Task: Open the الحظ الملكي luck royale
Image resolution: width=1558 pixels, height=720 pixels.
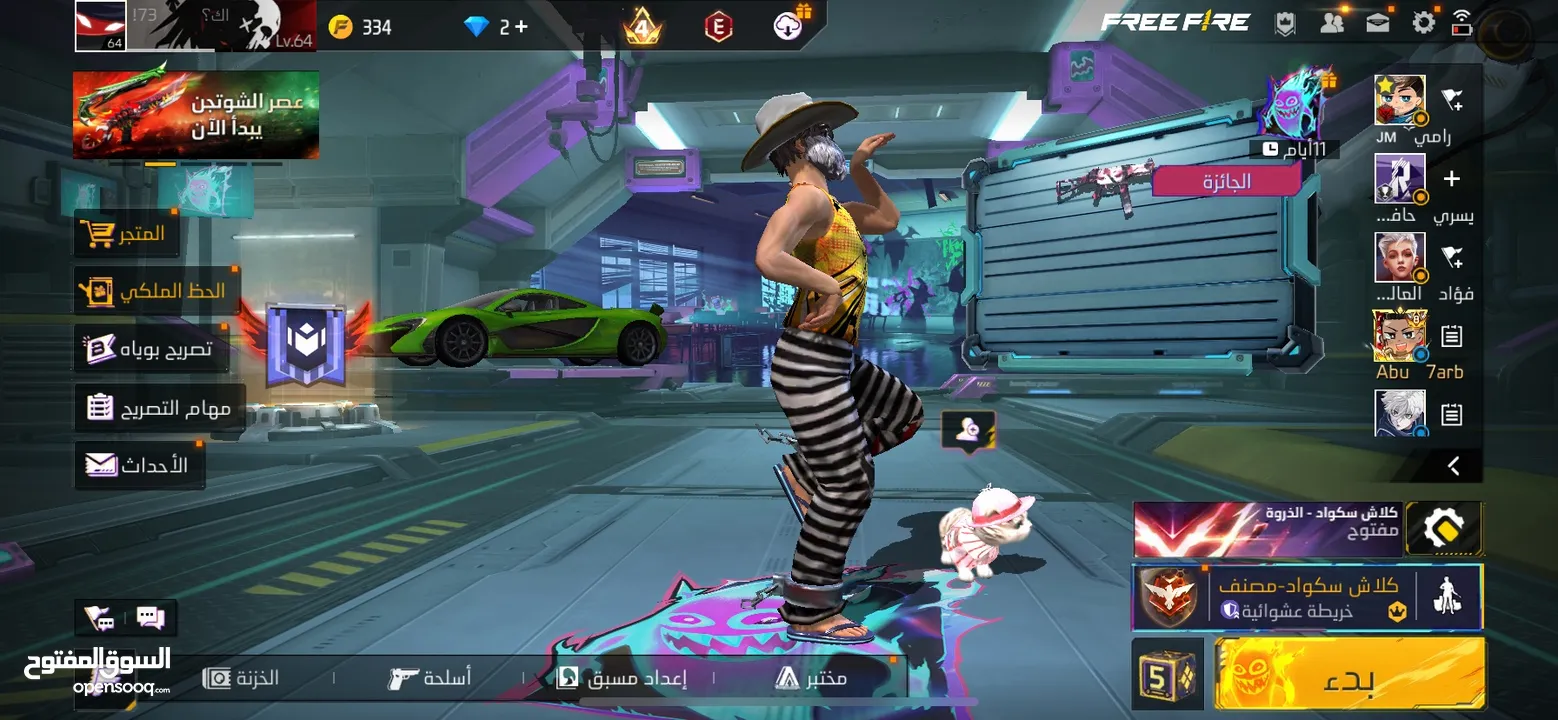Action: click(155, 291)
